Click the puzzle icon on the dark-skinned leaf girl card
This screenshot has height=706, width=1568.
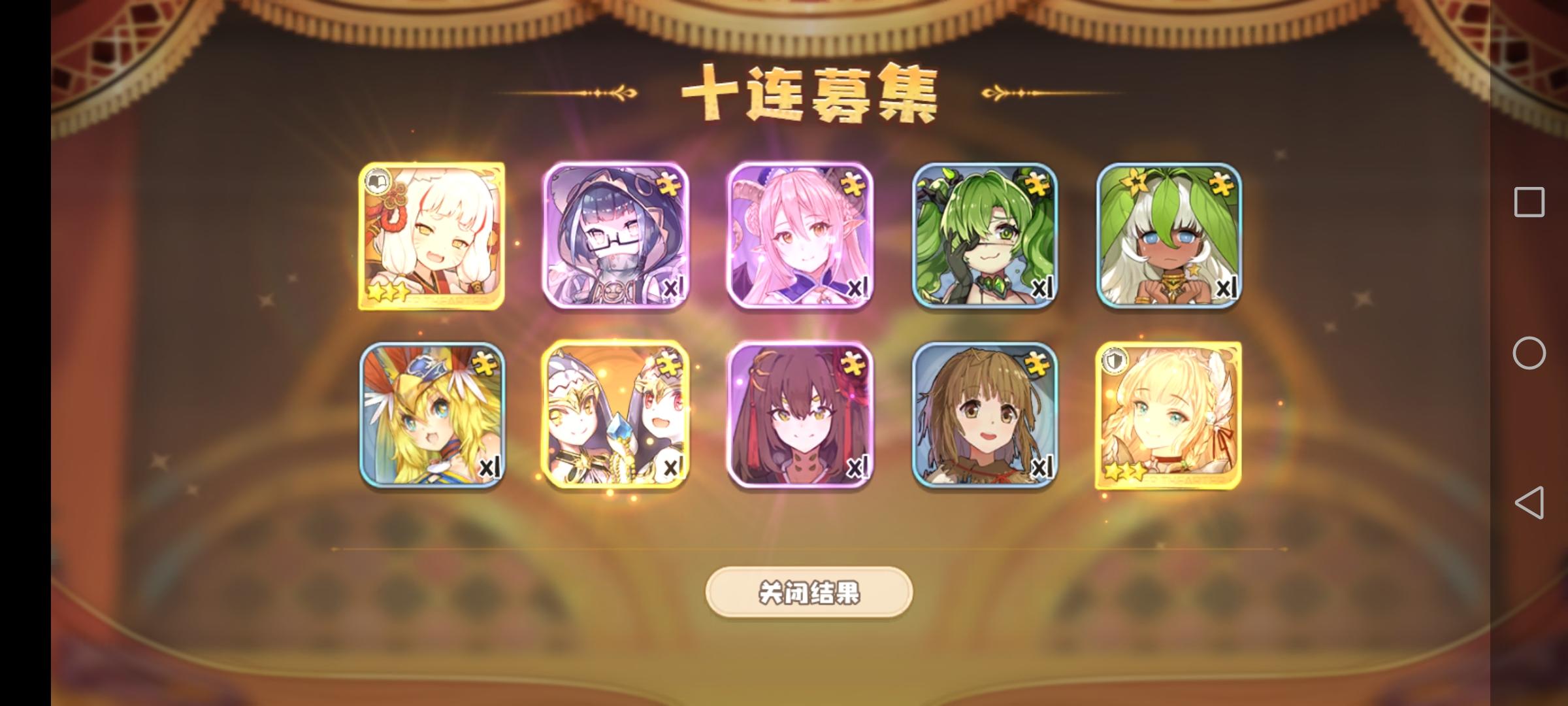[x=1221, y=184]
